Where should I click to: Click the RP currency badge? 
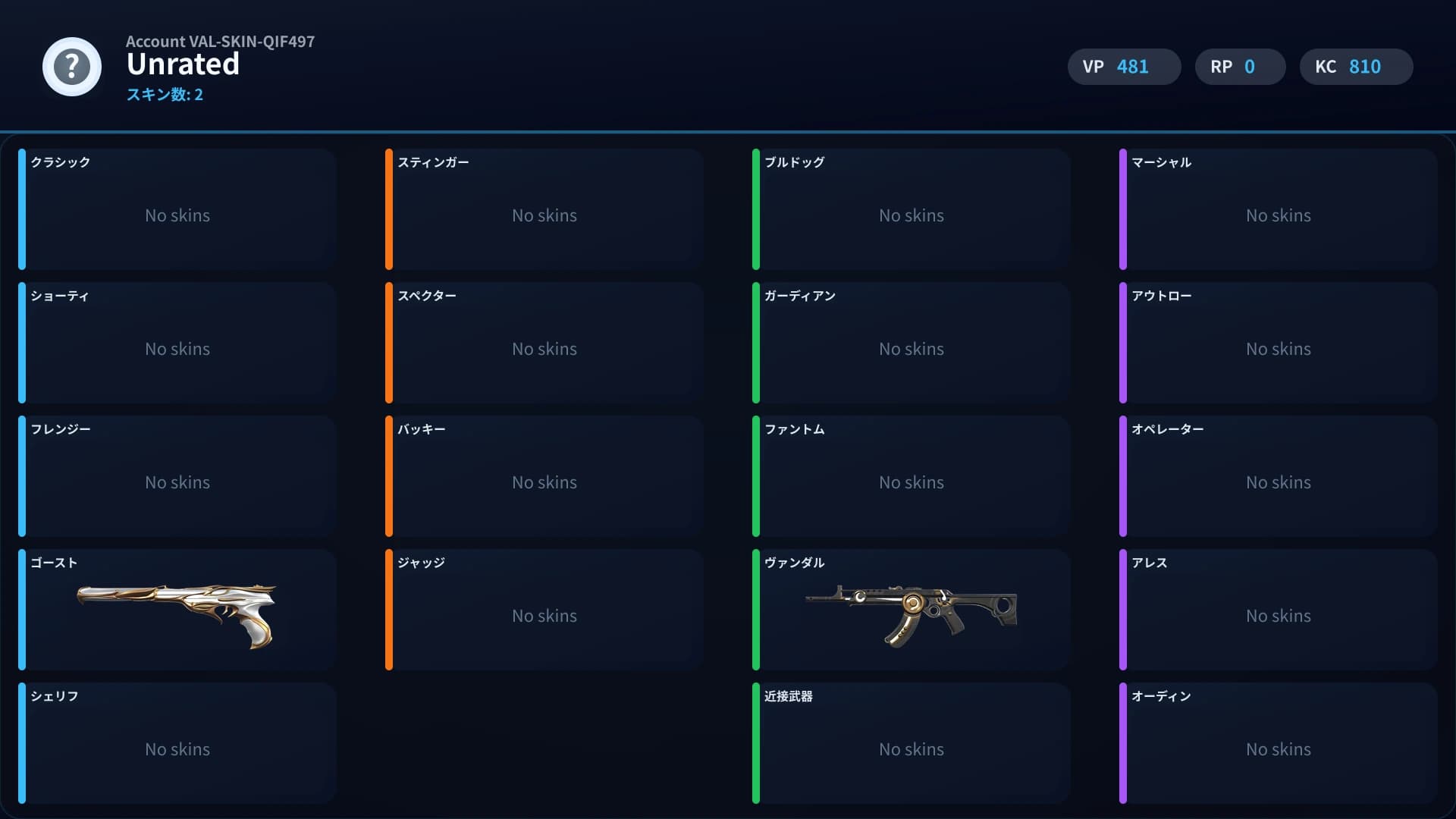point(1239,67)
